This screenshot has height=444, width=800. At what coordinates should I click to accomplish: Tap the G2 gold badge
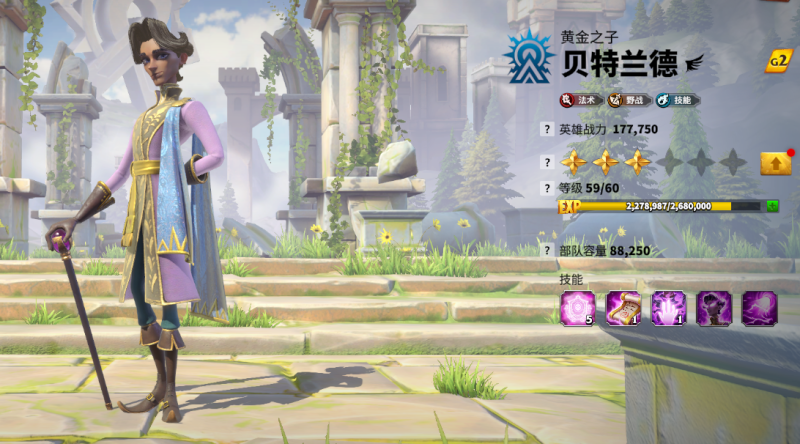click(x=778, y=62)
